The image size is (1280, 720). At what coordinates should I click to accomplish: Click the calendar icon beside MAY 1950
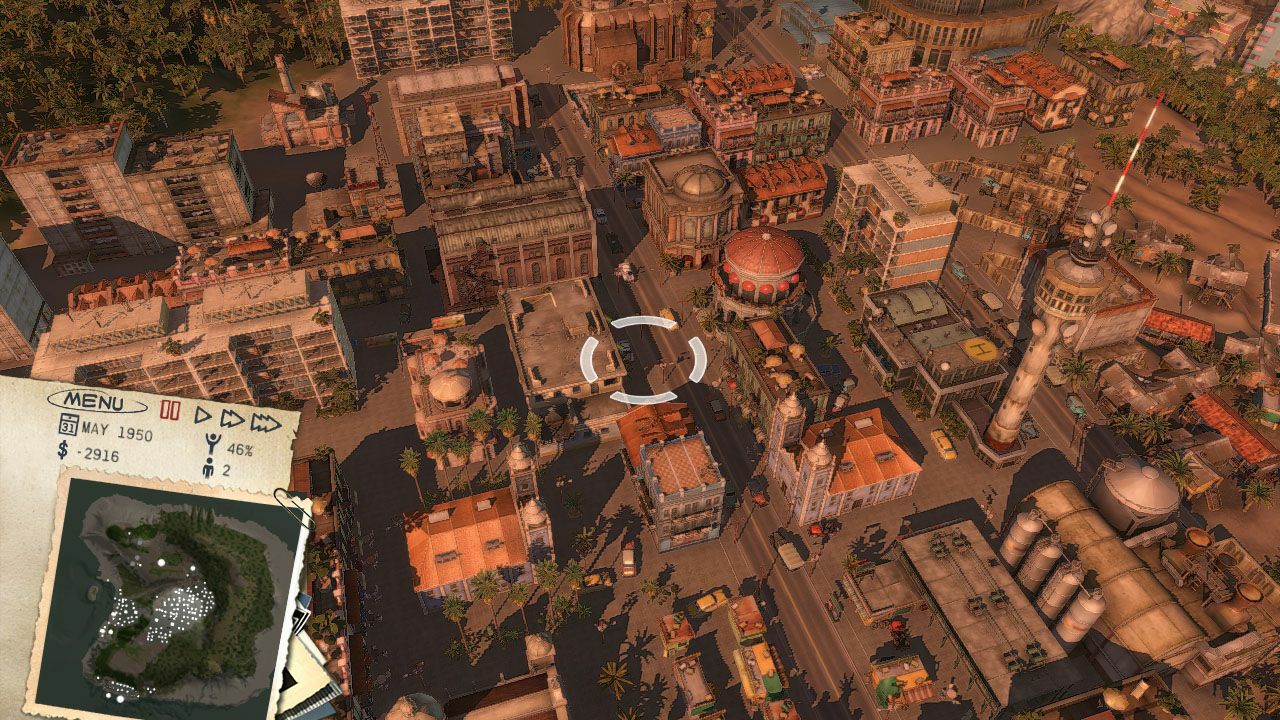pyautogui.click(x=68, y=422)
